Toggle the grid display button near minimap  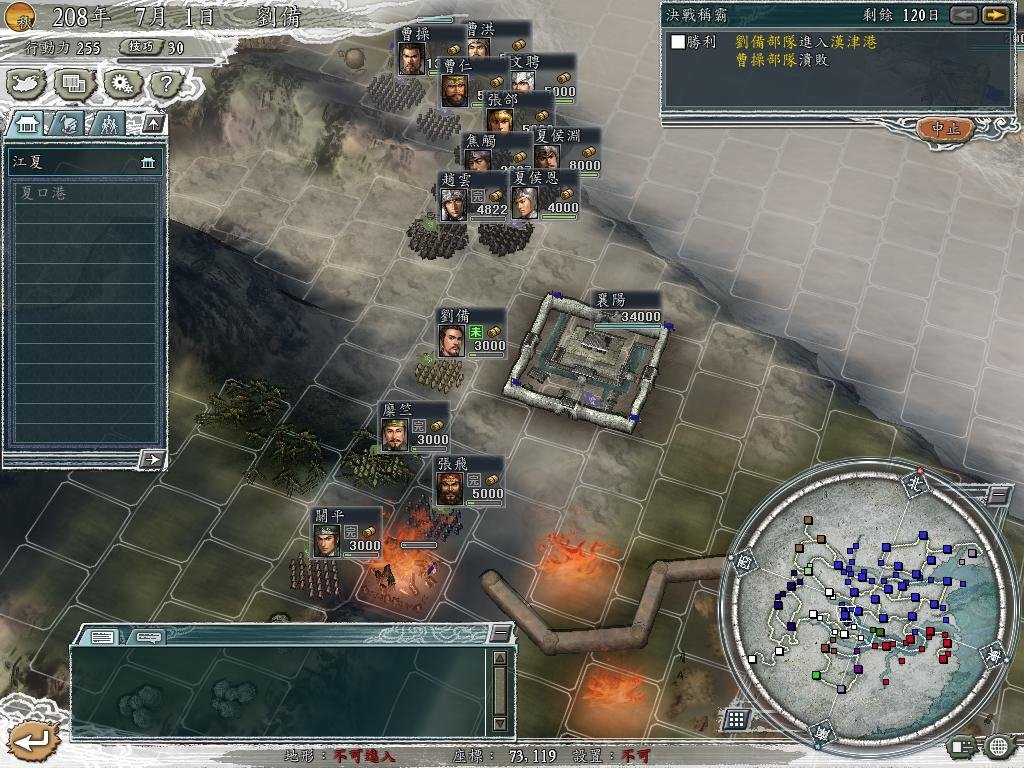click(737, 719)
